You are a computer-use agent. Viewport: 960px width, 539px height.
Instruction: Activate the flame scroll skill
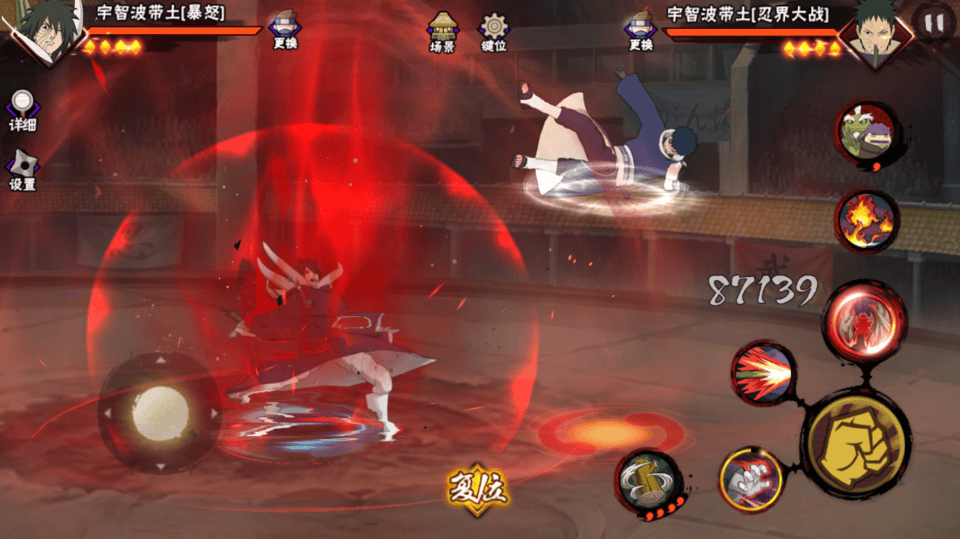point(866,220)
